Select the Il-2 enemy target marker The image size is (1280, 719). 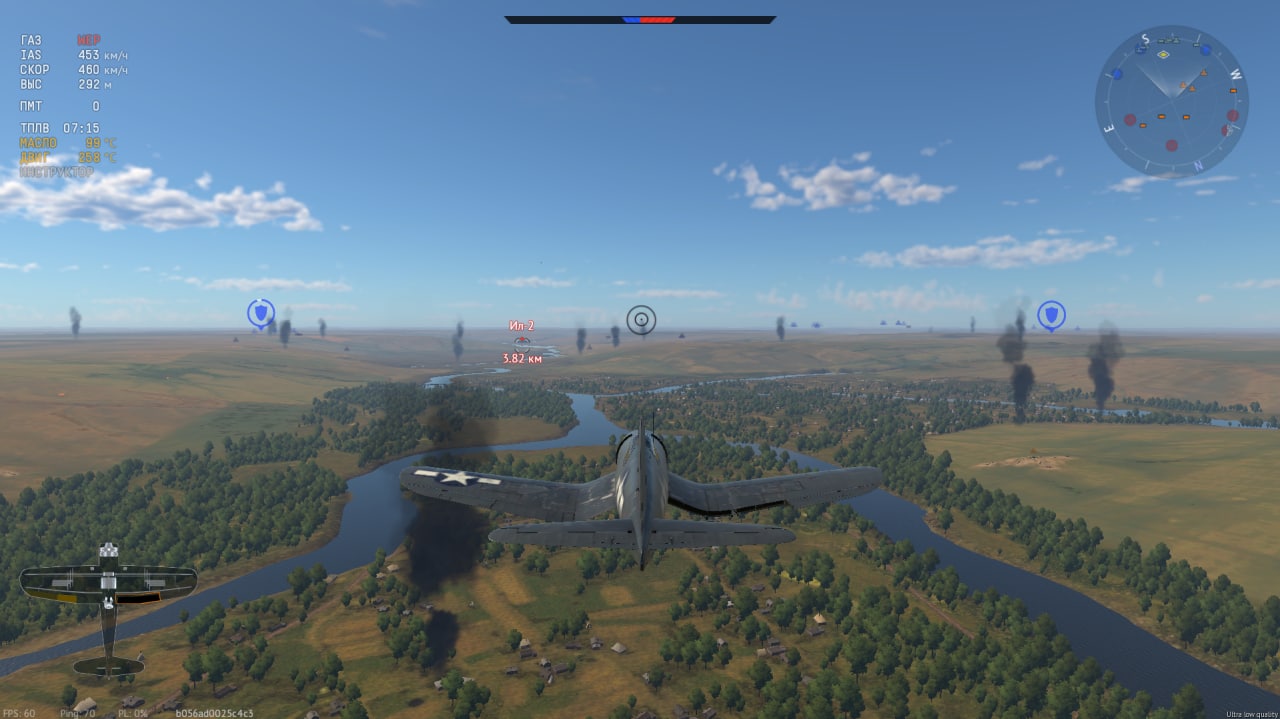pos(521,342)
